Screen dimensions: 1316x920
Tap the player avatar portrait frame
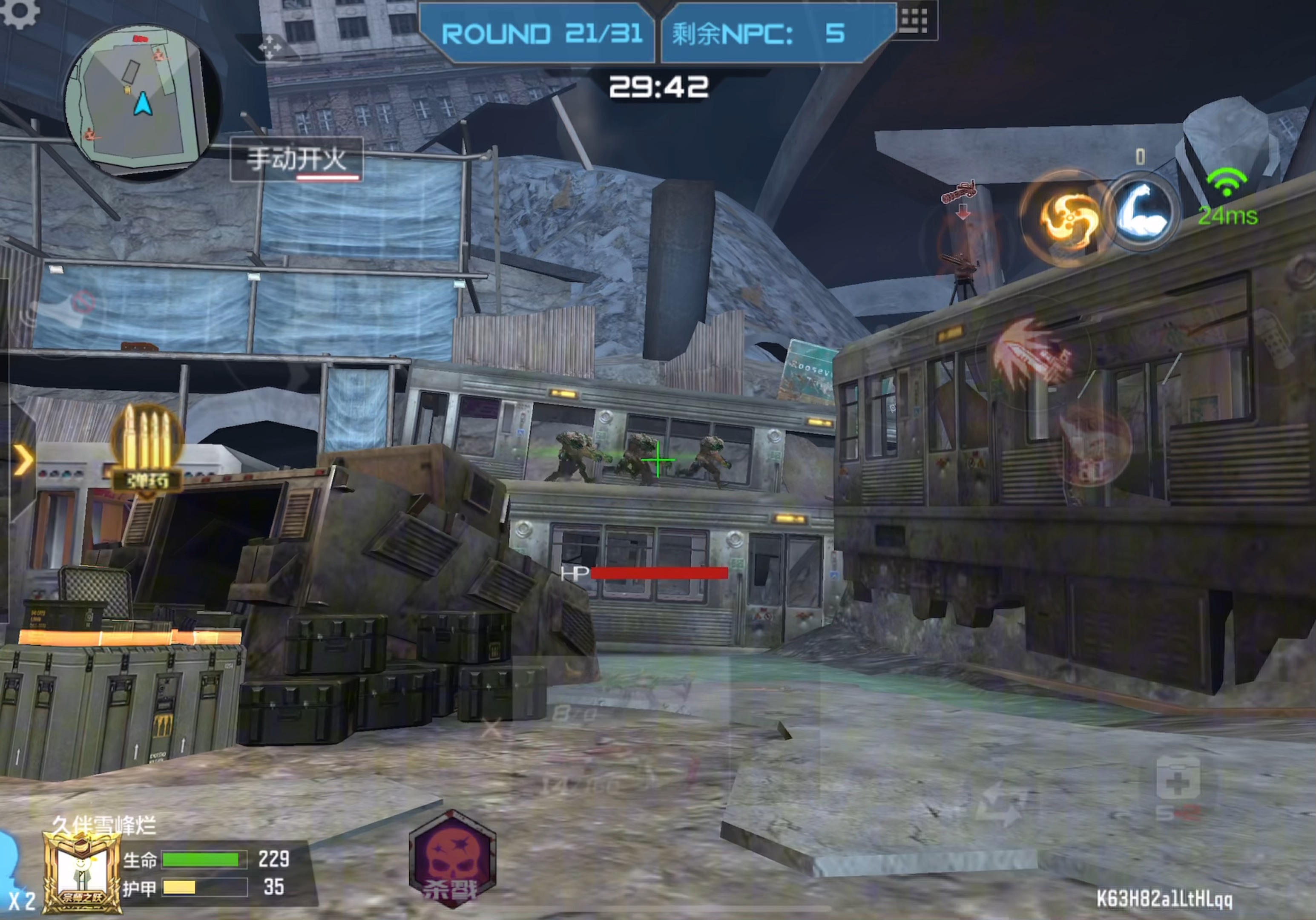coord(82,871)
